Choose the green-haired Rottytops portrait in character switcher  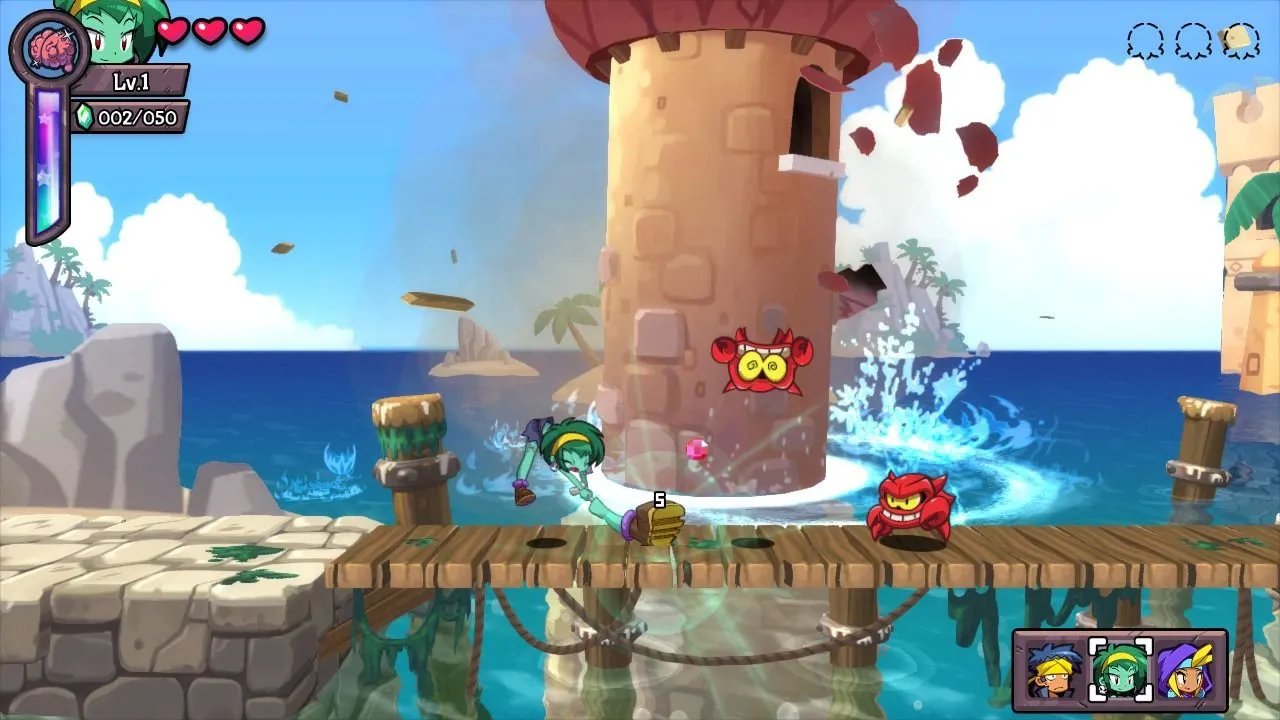[x=1120, y=670]
